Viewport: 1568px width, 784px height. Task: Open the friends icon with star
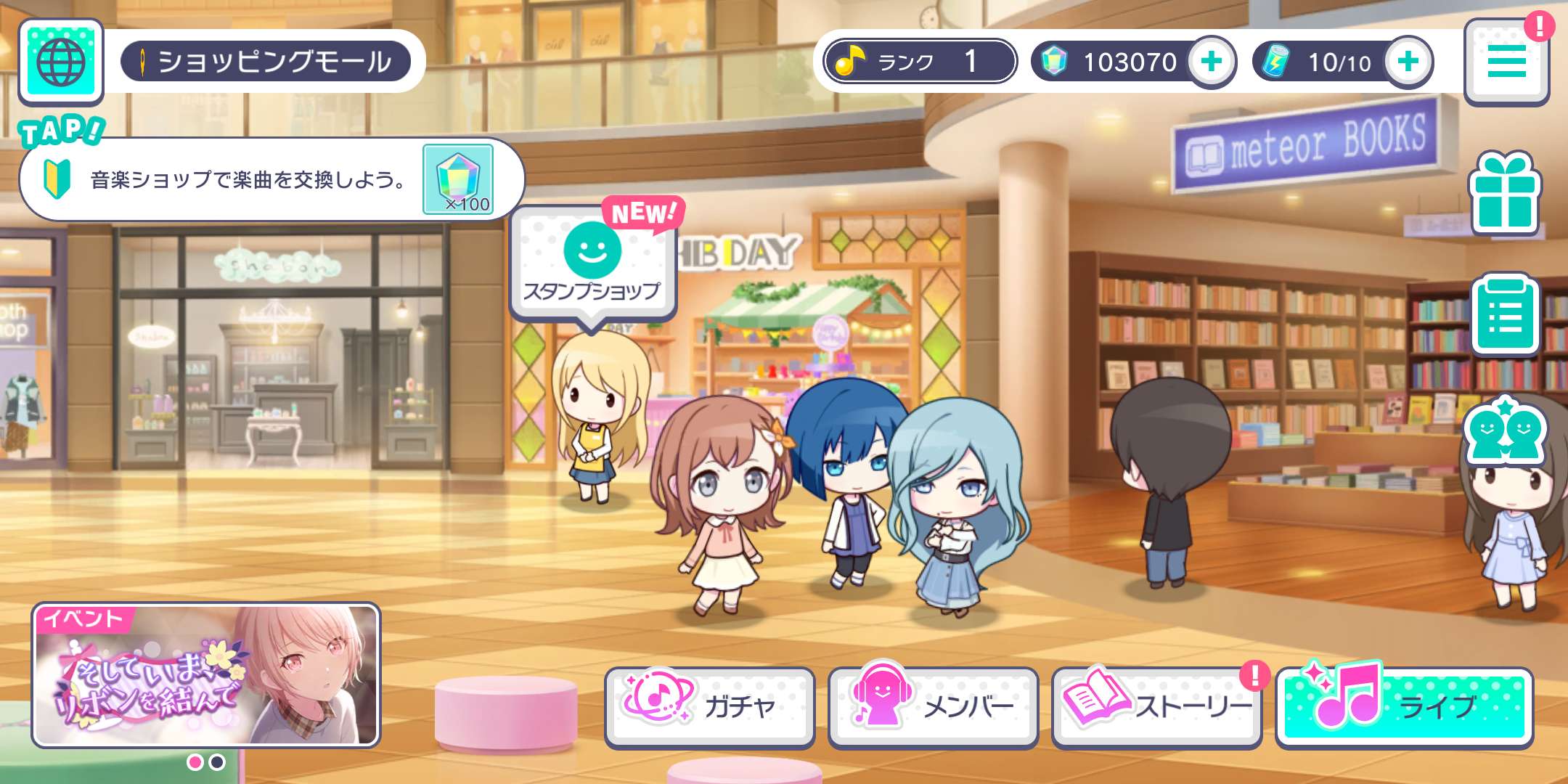tap(1505, 432)
